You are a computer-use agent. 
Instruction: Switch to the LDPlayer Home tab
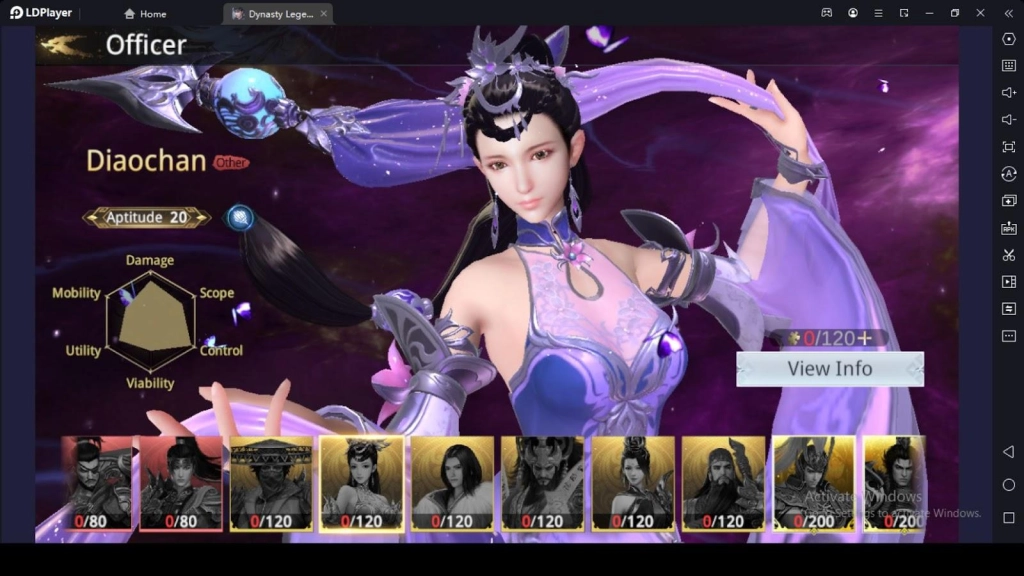(x=145, y=14)
